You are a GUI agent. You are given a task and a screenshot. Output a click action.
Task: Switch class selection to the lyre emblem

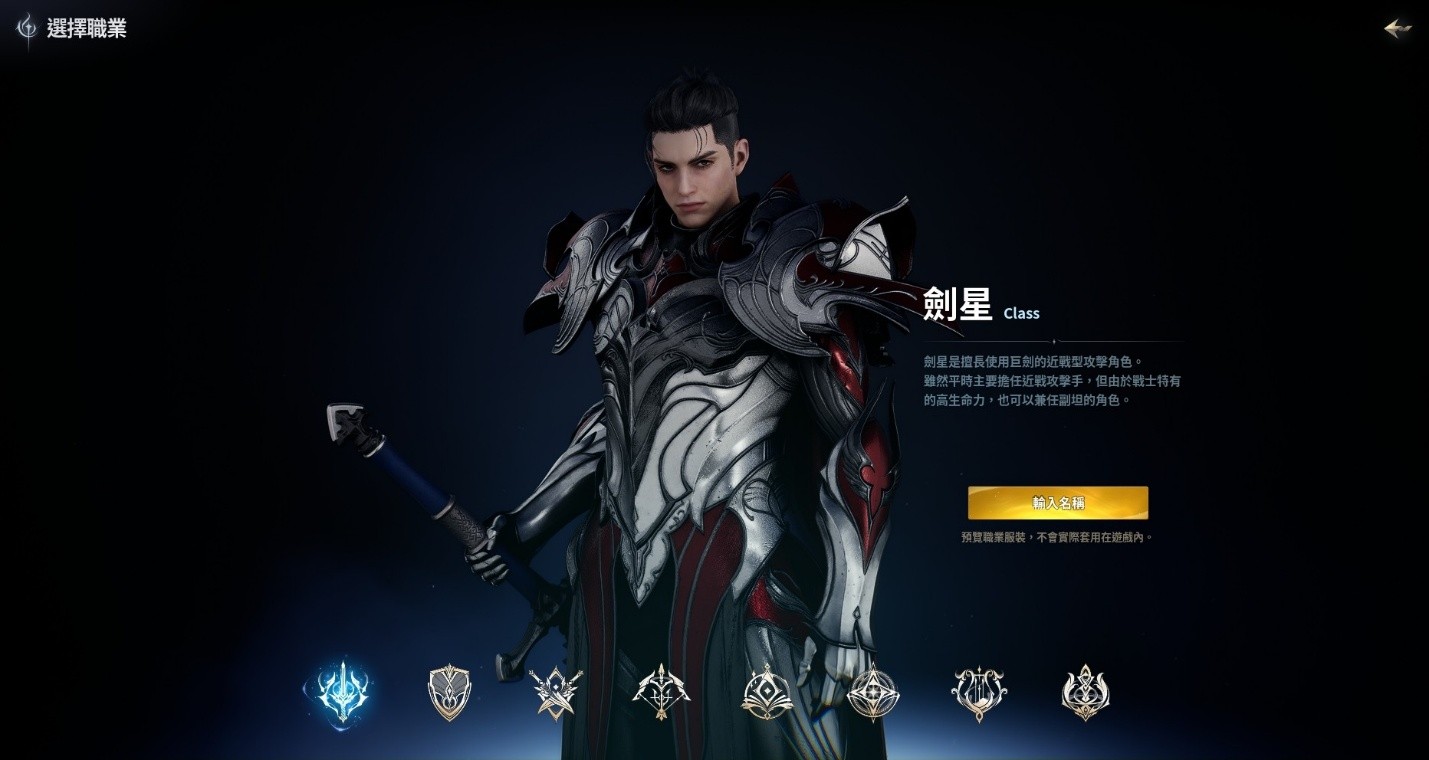979,690
